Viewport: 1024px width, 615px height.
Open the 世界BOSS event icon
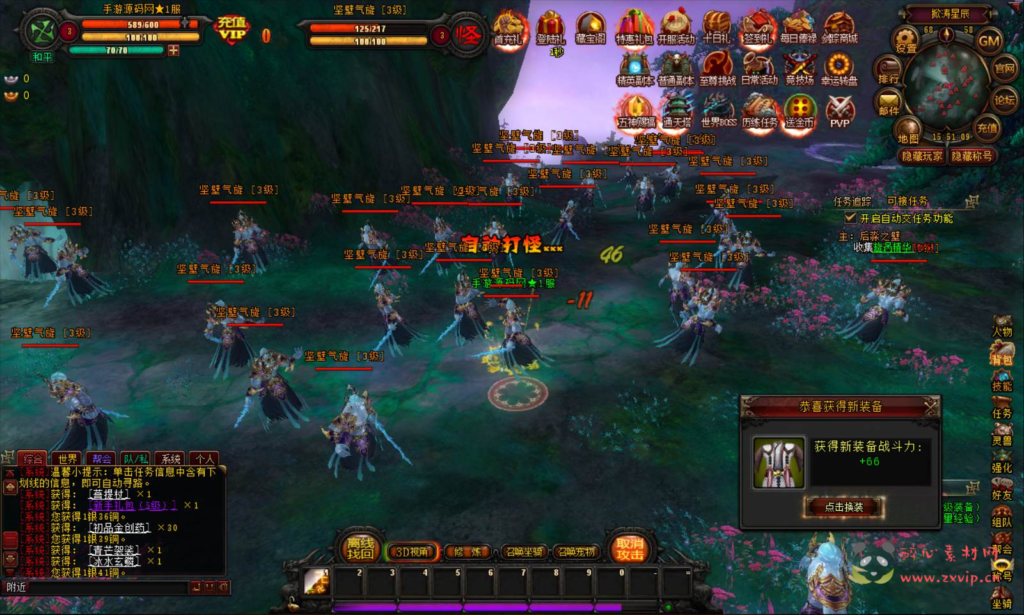tap(718, 110)
